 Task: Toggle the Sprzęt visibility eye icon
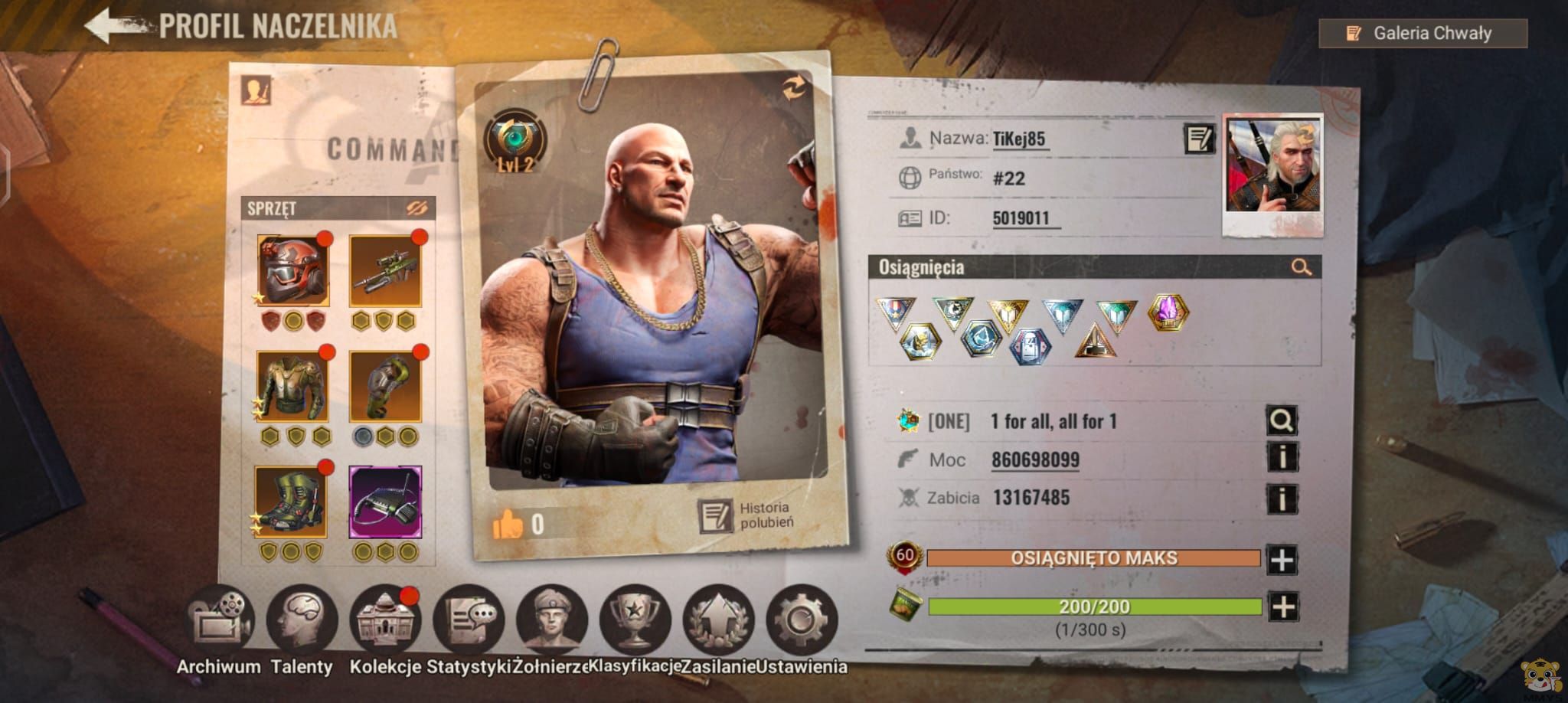417,208
